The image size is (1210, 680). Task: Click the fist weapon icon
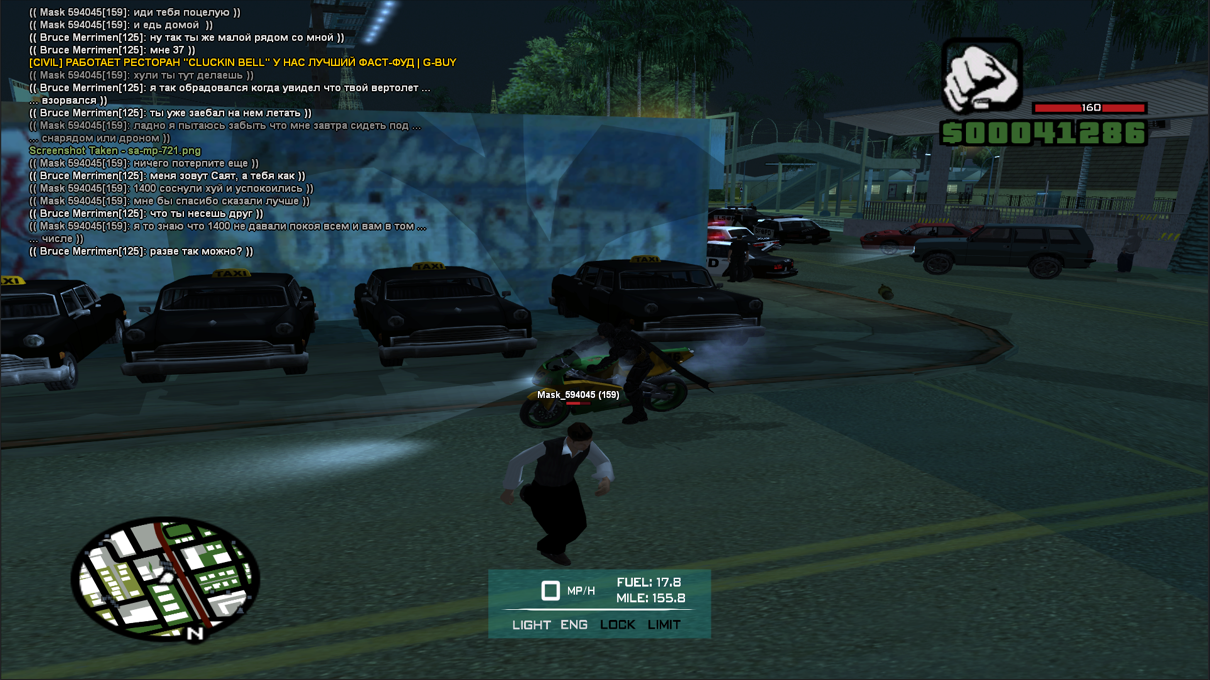[x=982, y=76]
